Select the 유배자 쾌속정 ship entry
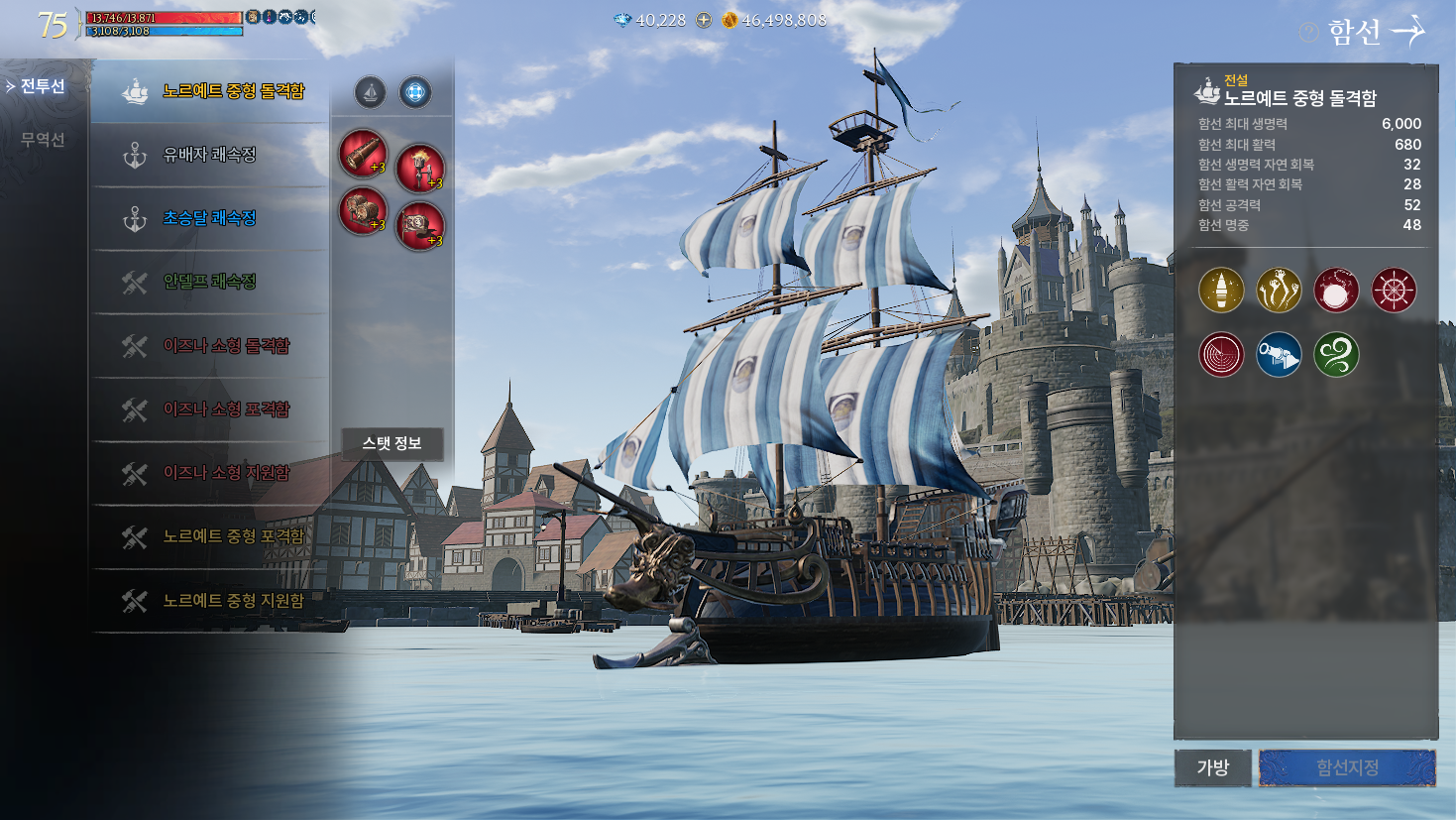 (x=209, y=155)
